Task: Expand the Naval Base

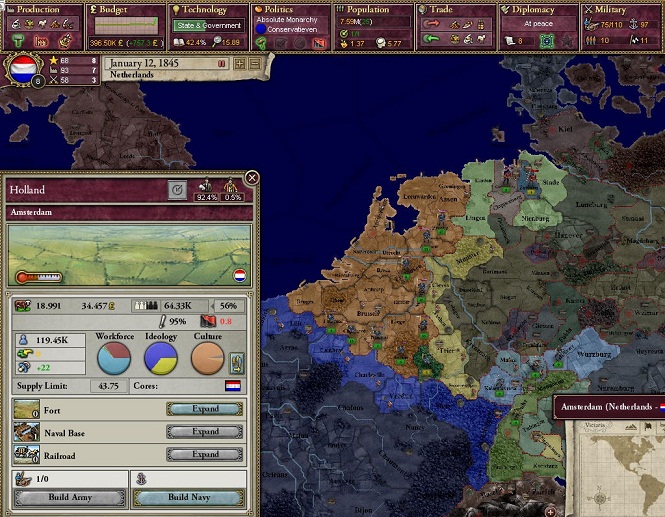Action: click(205, 432)
